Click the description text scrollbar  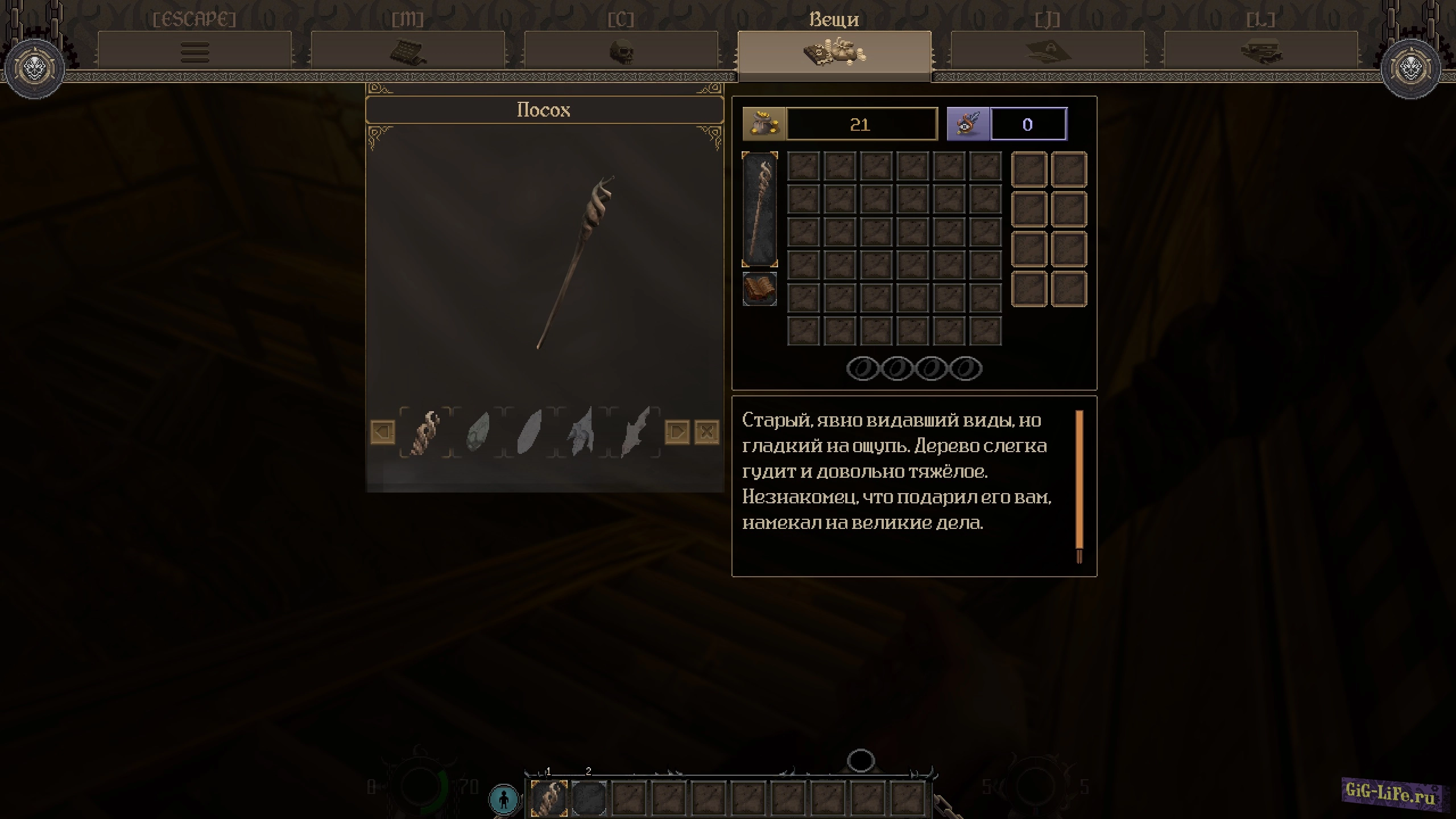pyautogui.click(x=1079, y=486)
